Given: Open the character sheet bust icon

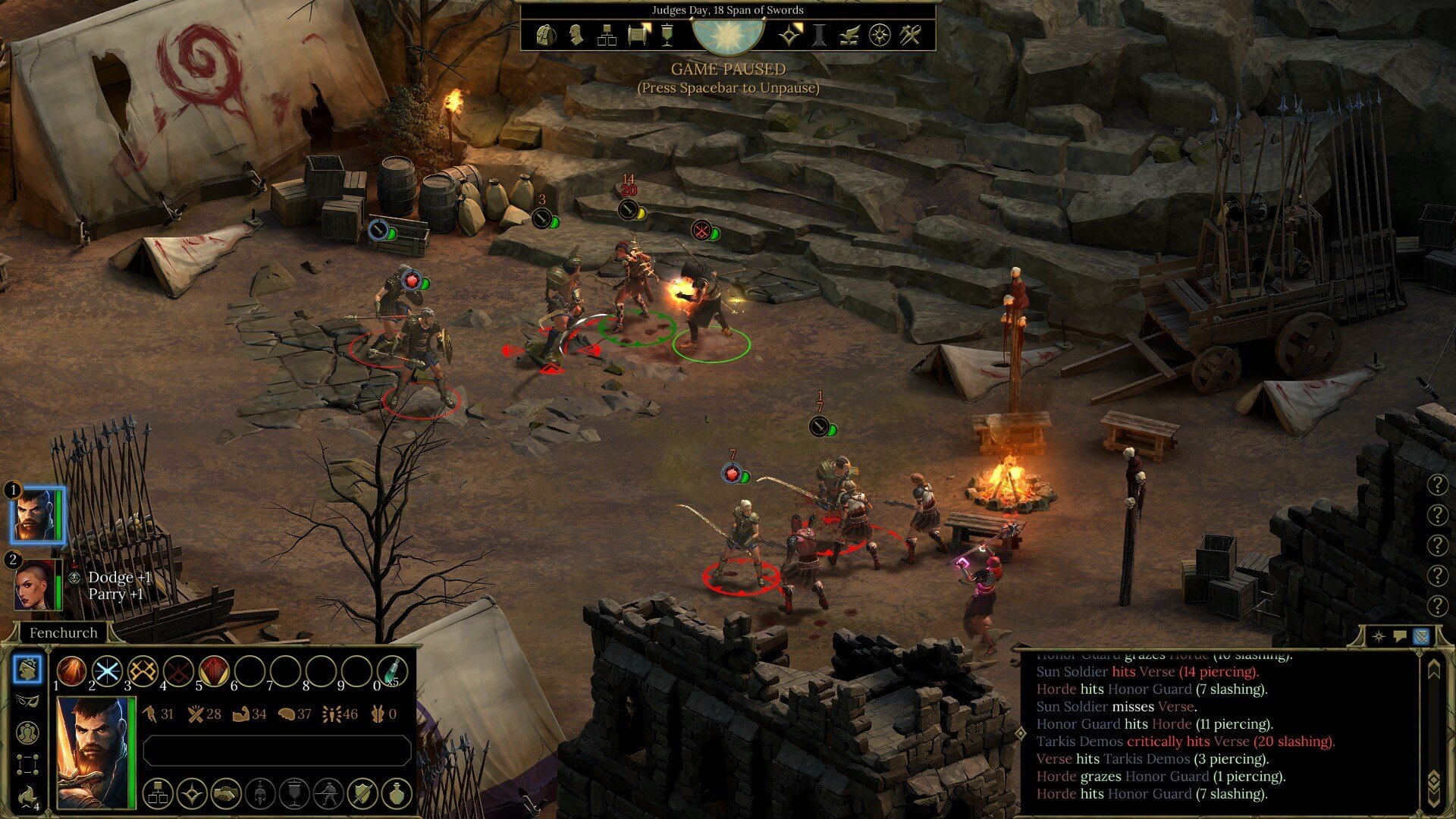Looking at the screenshot, I should [576, 35].
